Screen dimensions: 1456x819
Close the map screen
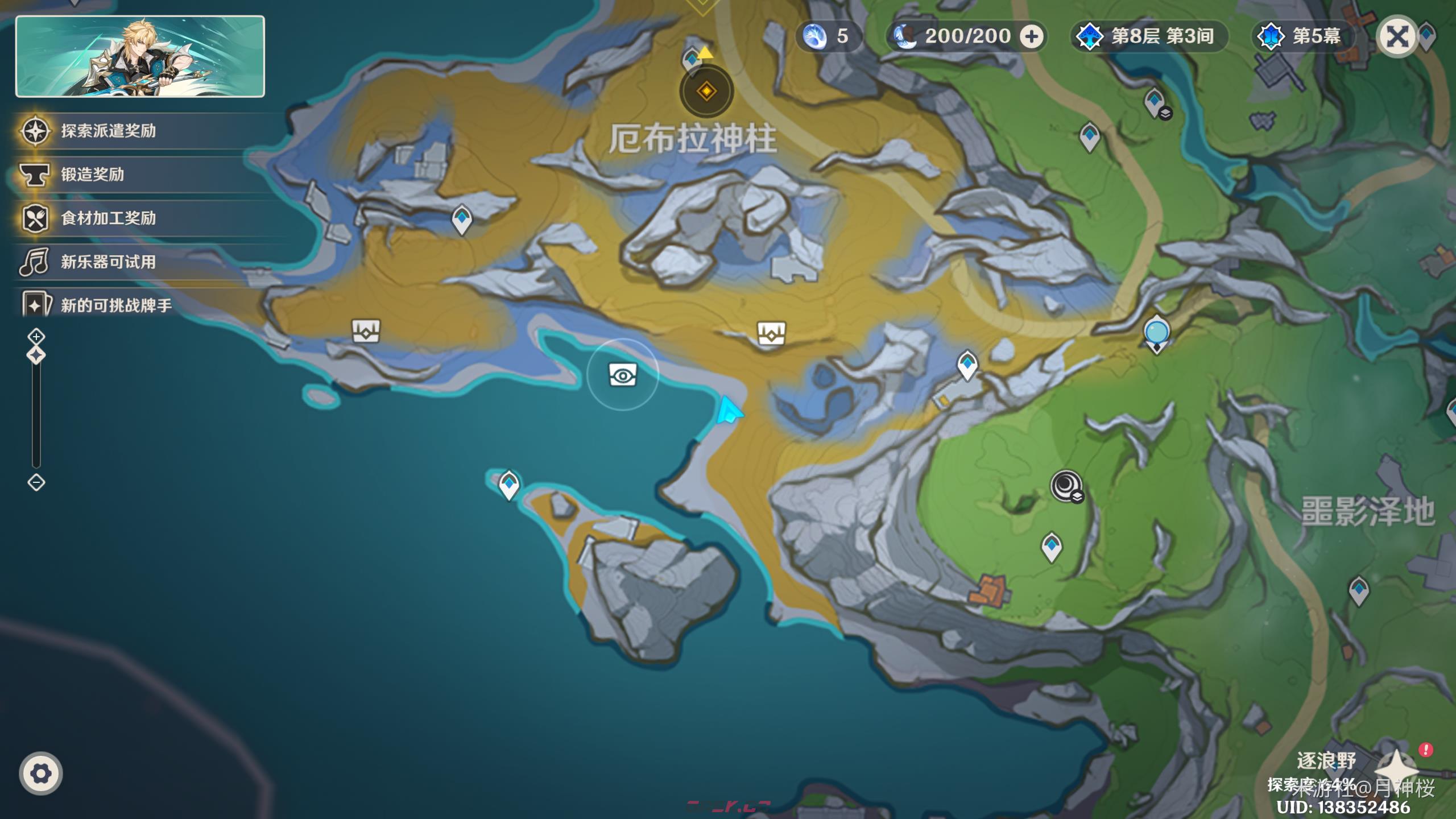[1397, 37]
